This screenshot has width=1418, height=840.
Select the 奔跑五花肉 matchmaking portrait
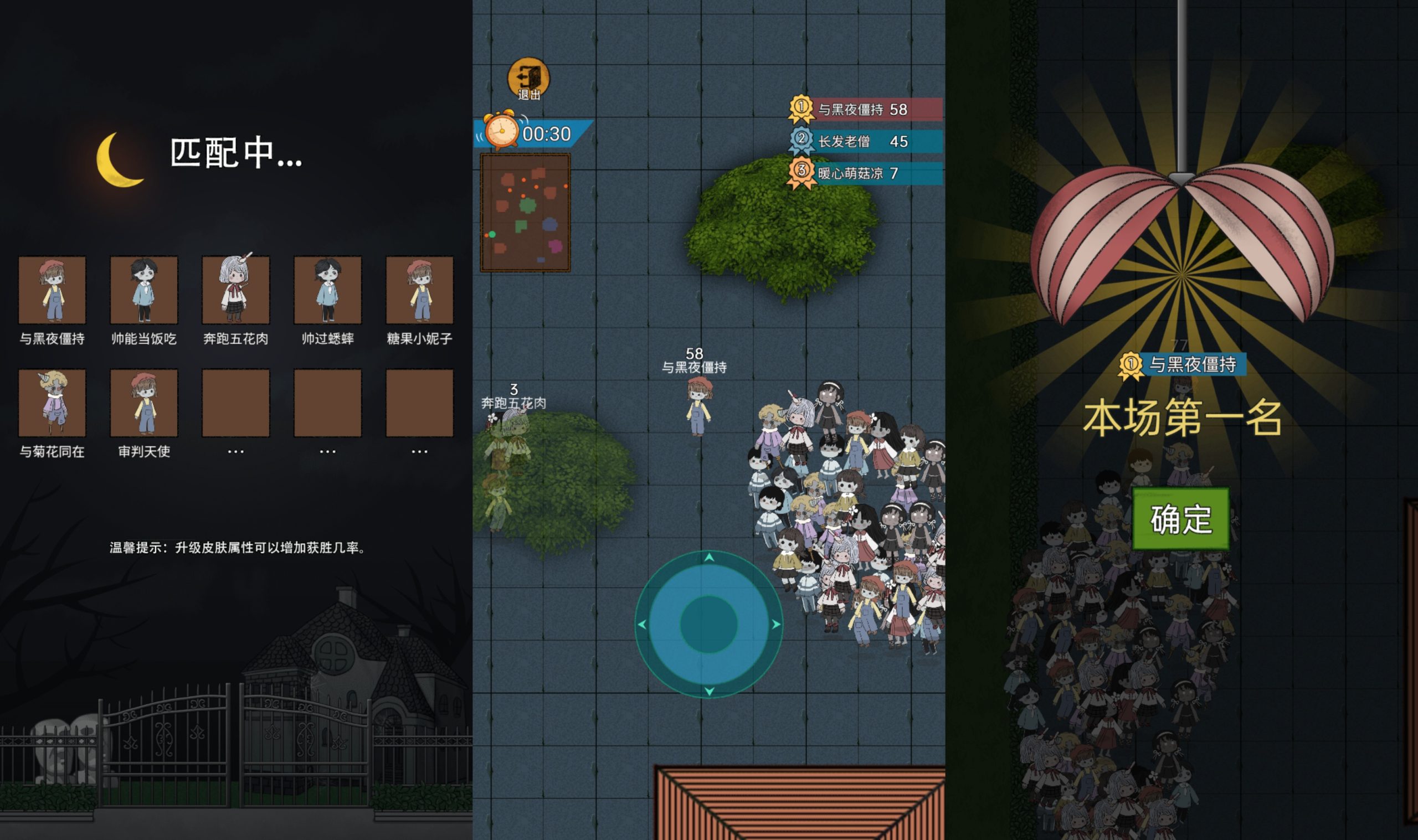click(x=235, y=290)
